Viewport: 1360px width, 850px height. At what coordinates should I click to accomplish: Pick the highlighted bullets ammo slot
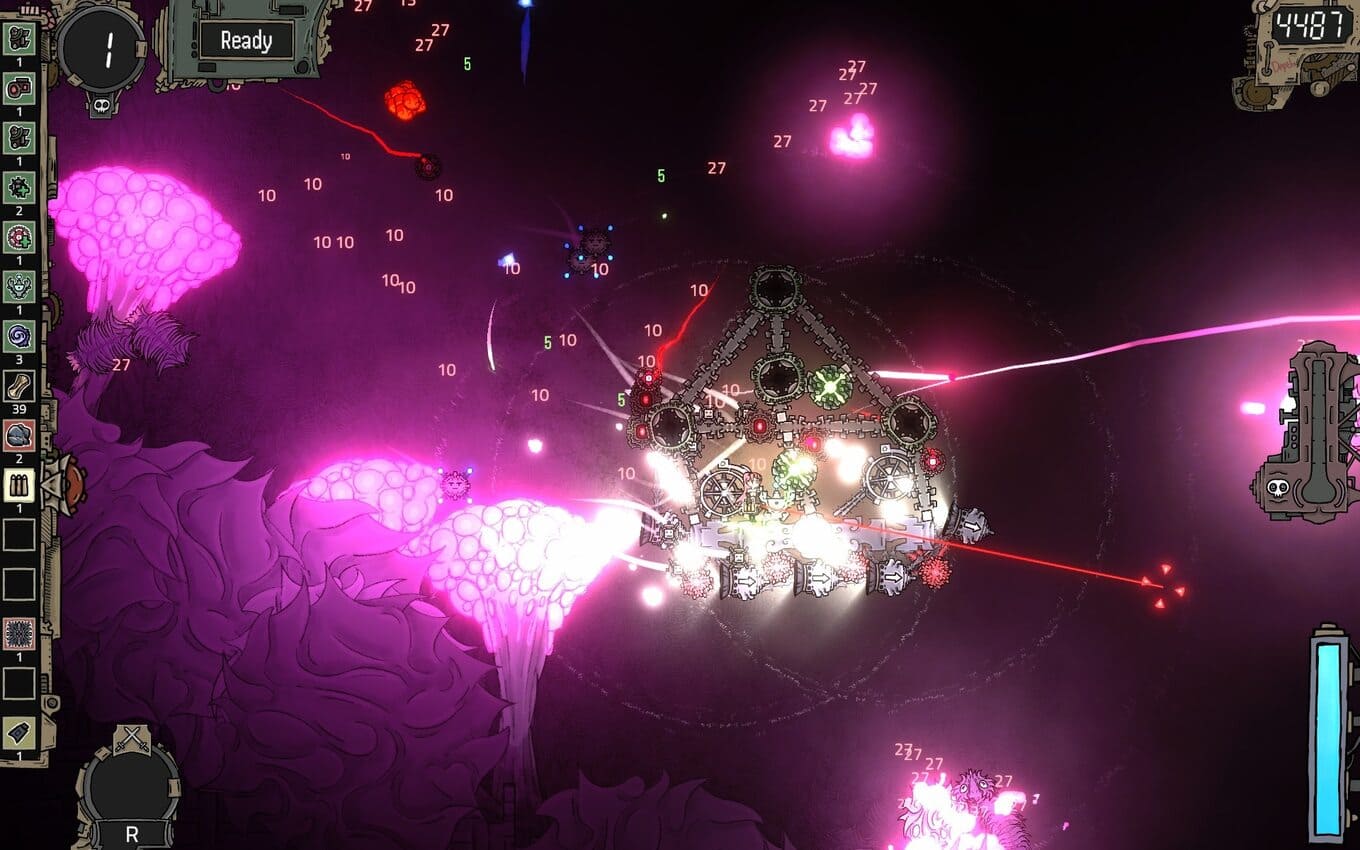19,485
